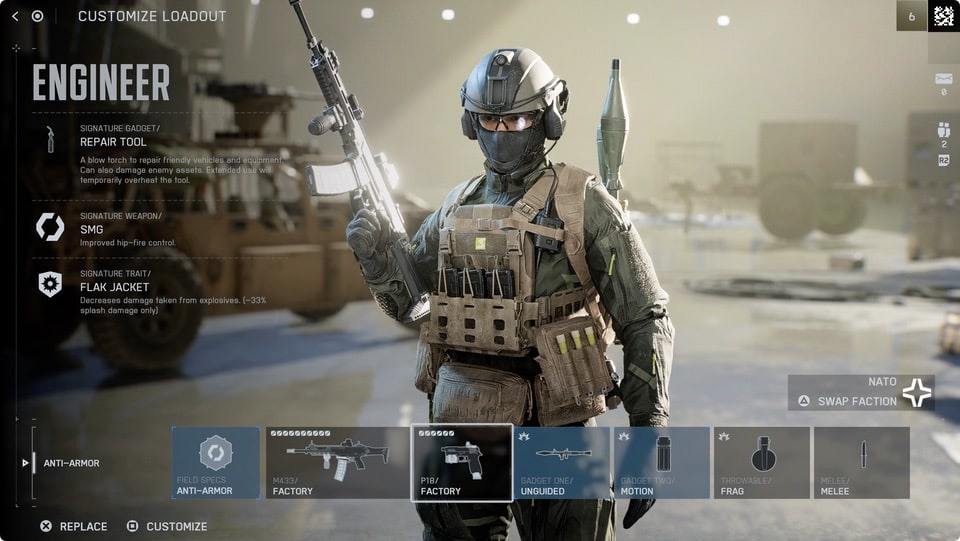This screenshot has height=541, width=960.
Task: View the Repair Tool signature gadget
Action: click(114, 142)
